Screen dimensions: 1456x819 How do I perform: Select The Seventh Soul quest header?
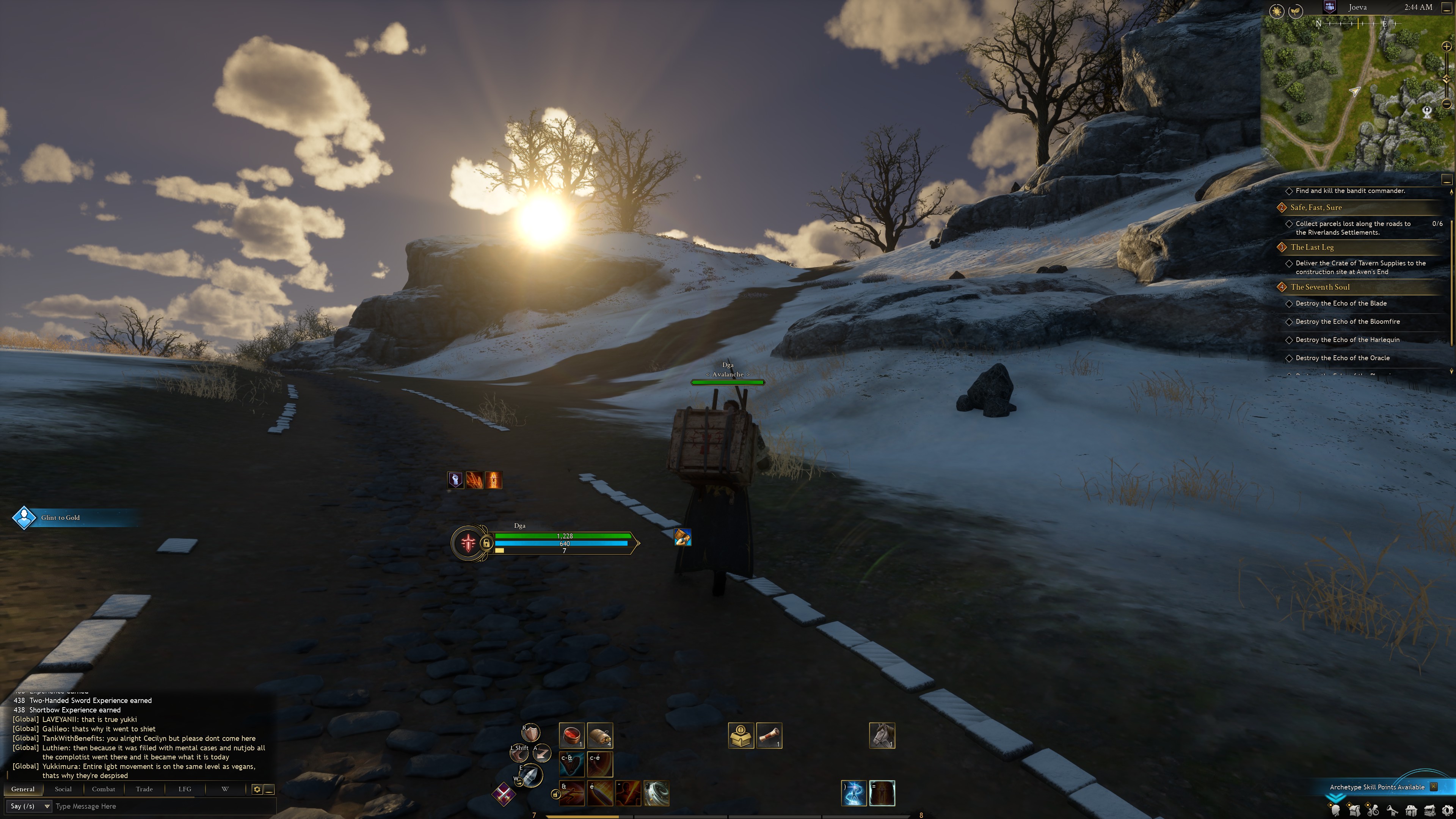point(1320,287)
